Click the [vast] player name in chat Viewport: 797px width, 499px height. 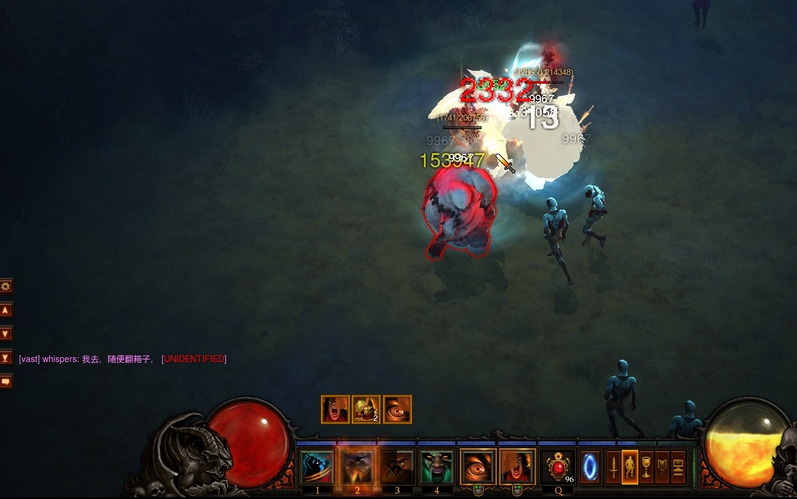[x=29, y=359]
